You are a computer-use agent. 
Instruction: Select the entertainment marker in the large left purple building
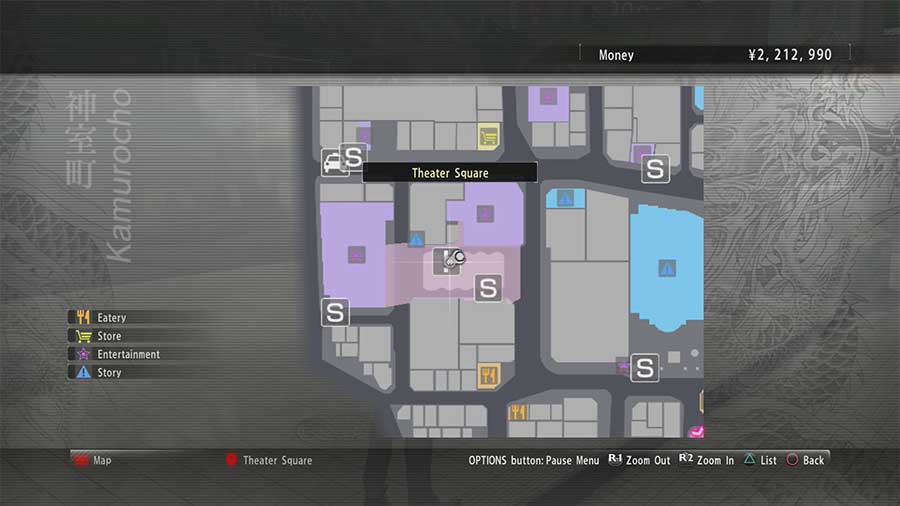pos(356,255)
